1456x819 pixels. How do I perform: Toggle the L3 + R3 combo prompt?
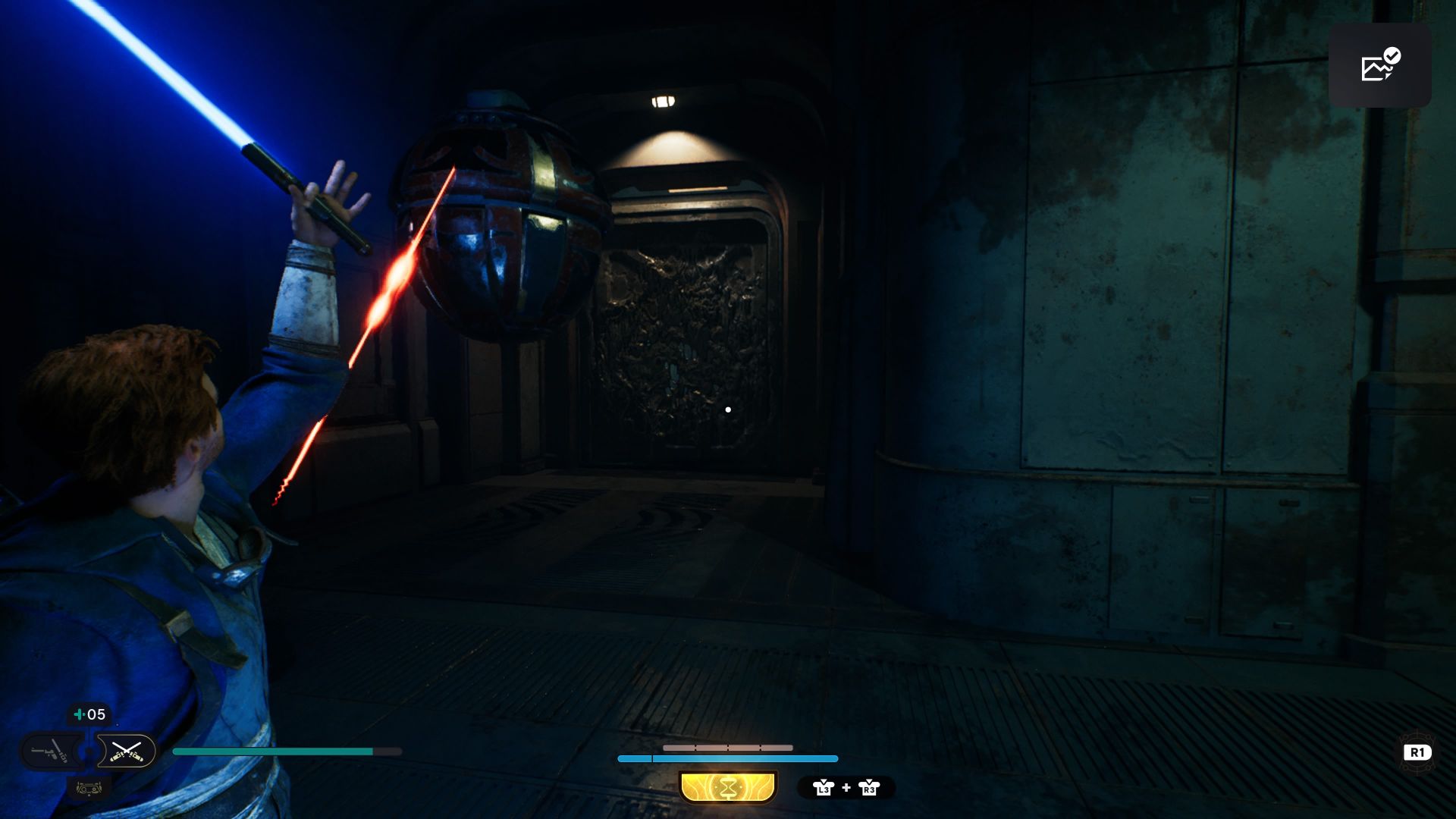tap(846, 788)
